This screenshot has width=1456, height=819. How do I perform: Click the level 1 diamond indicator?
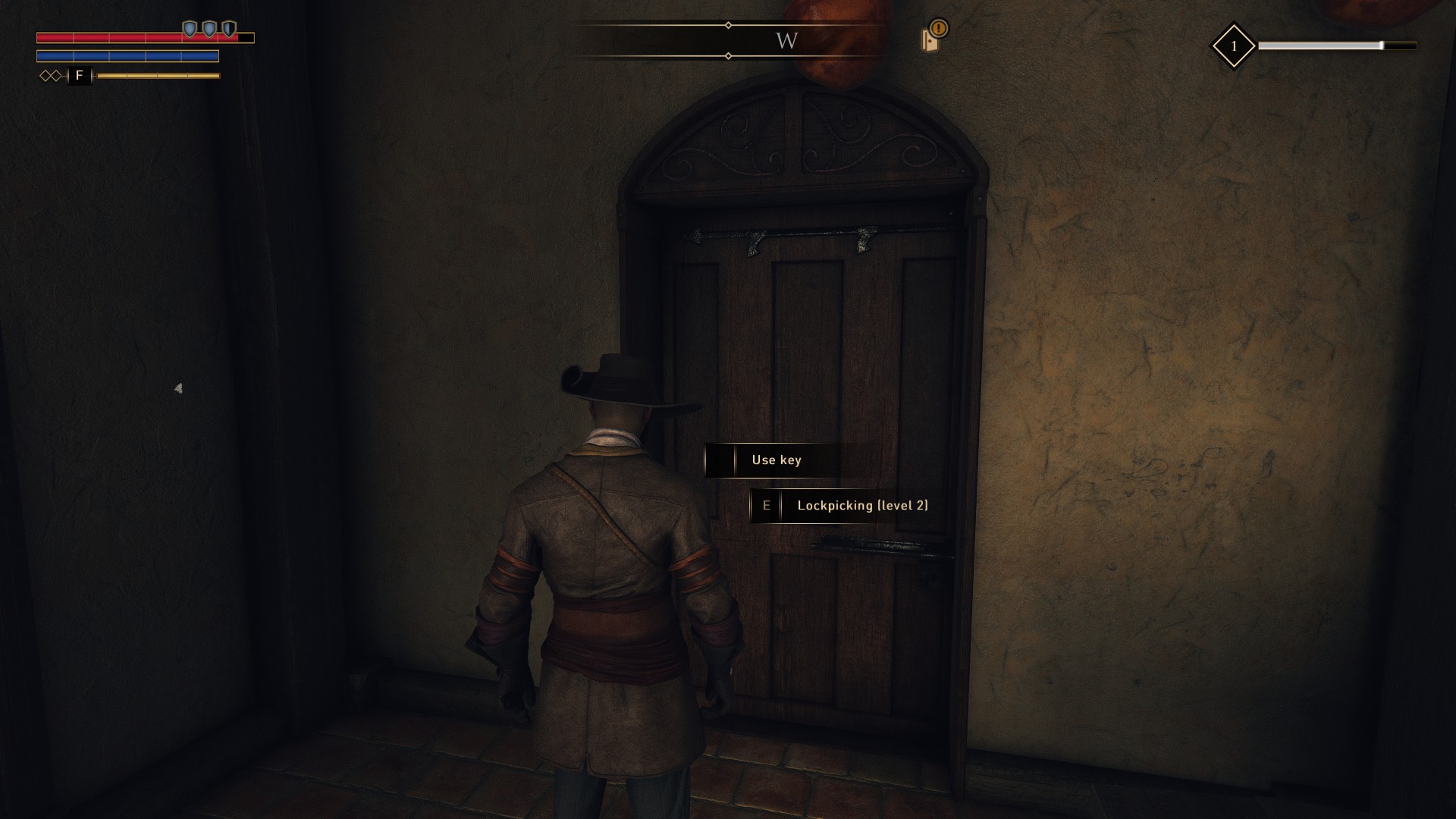click(1235, 45)
